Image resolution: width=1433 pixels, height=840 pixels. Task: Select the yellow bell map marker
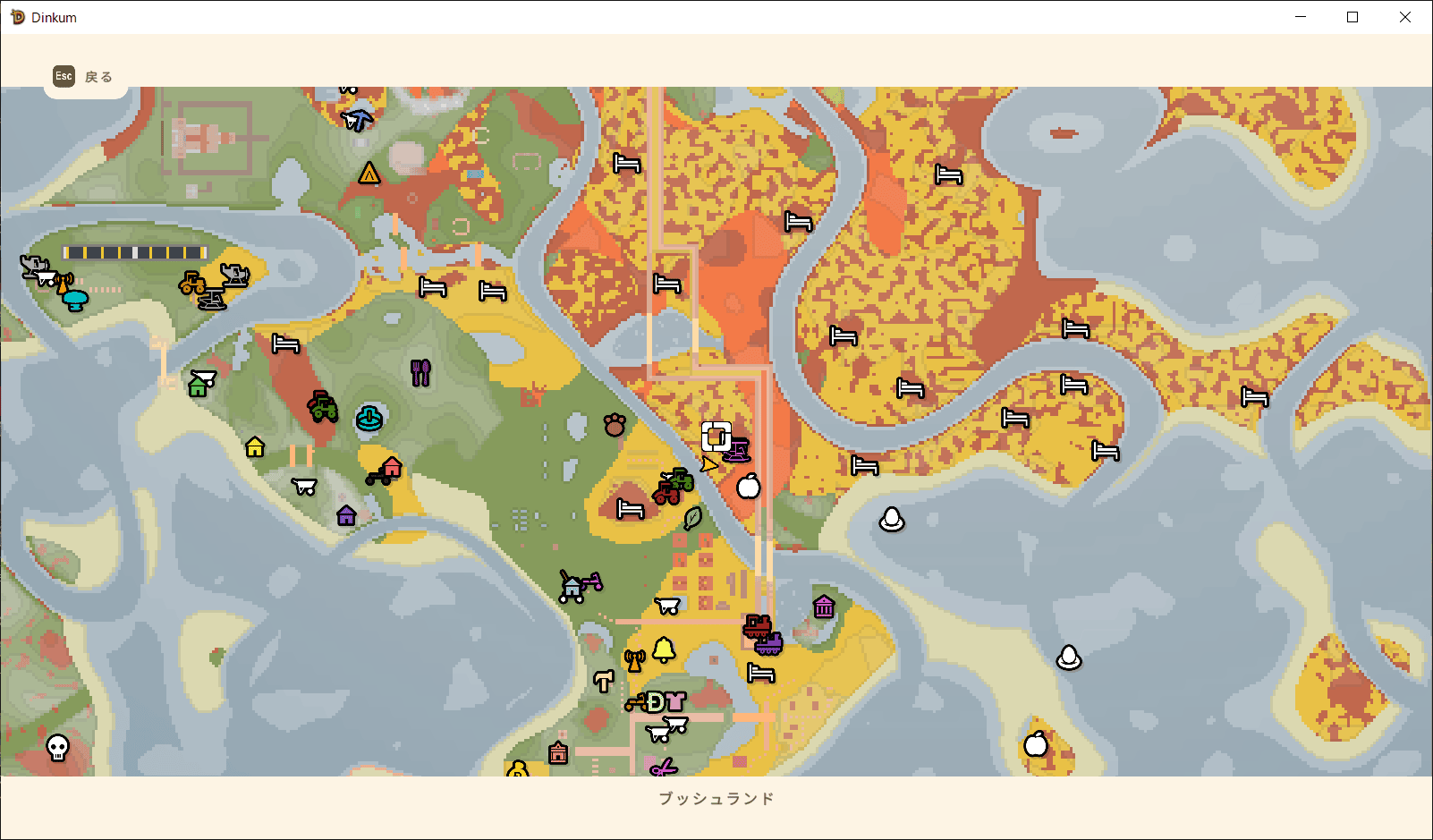point(664,649)
